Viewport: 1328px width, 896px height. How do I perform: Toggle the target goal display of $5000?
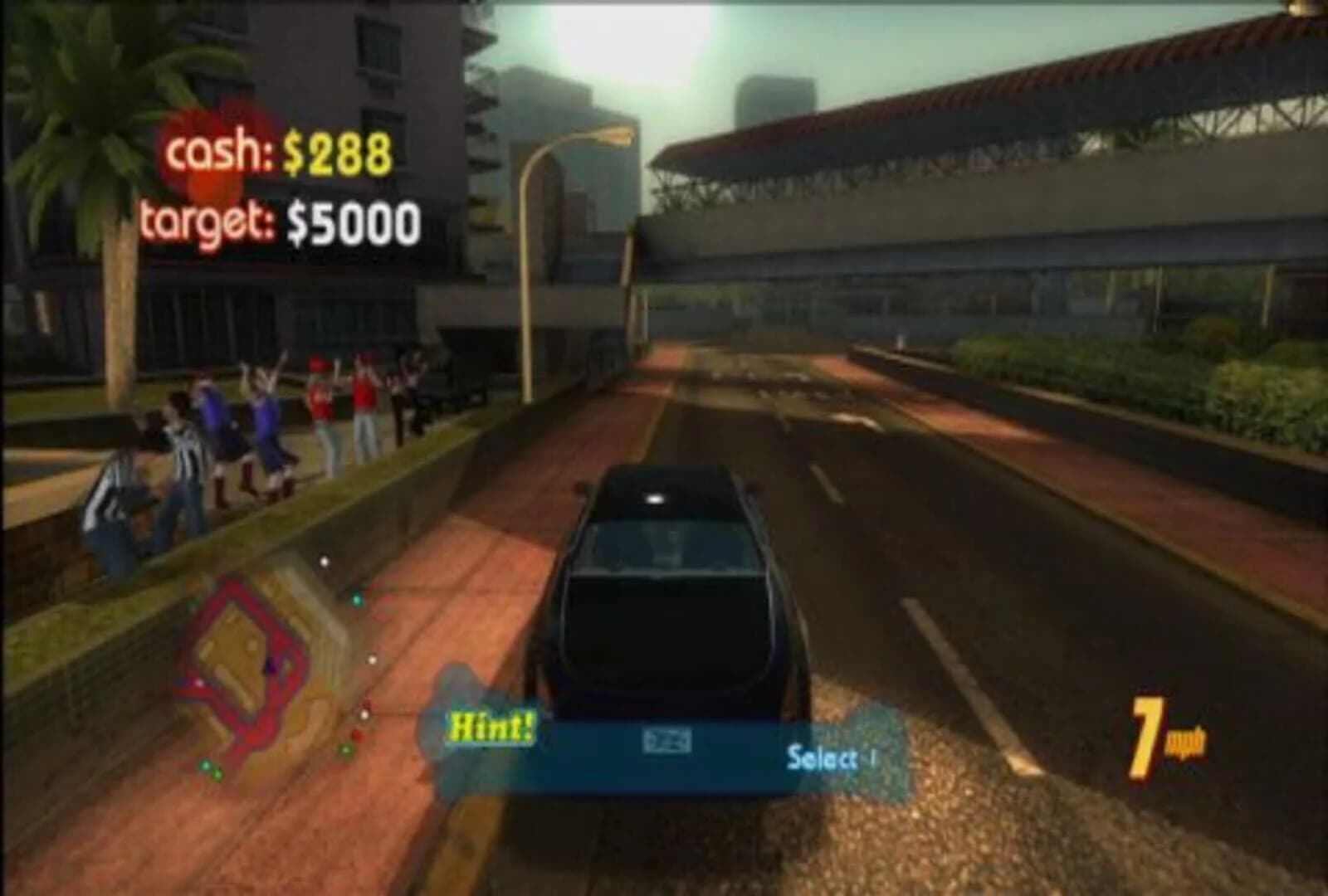(282, 220)
